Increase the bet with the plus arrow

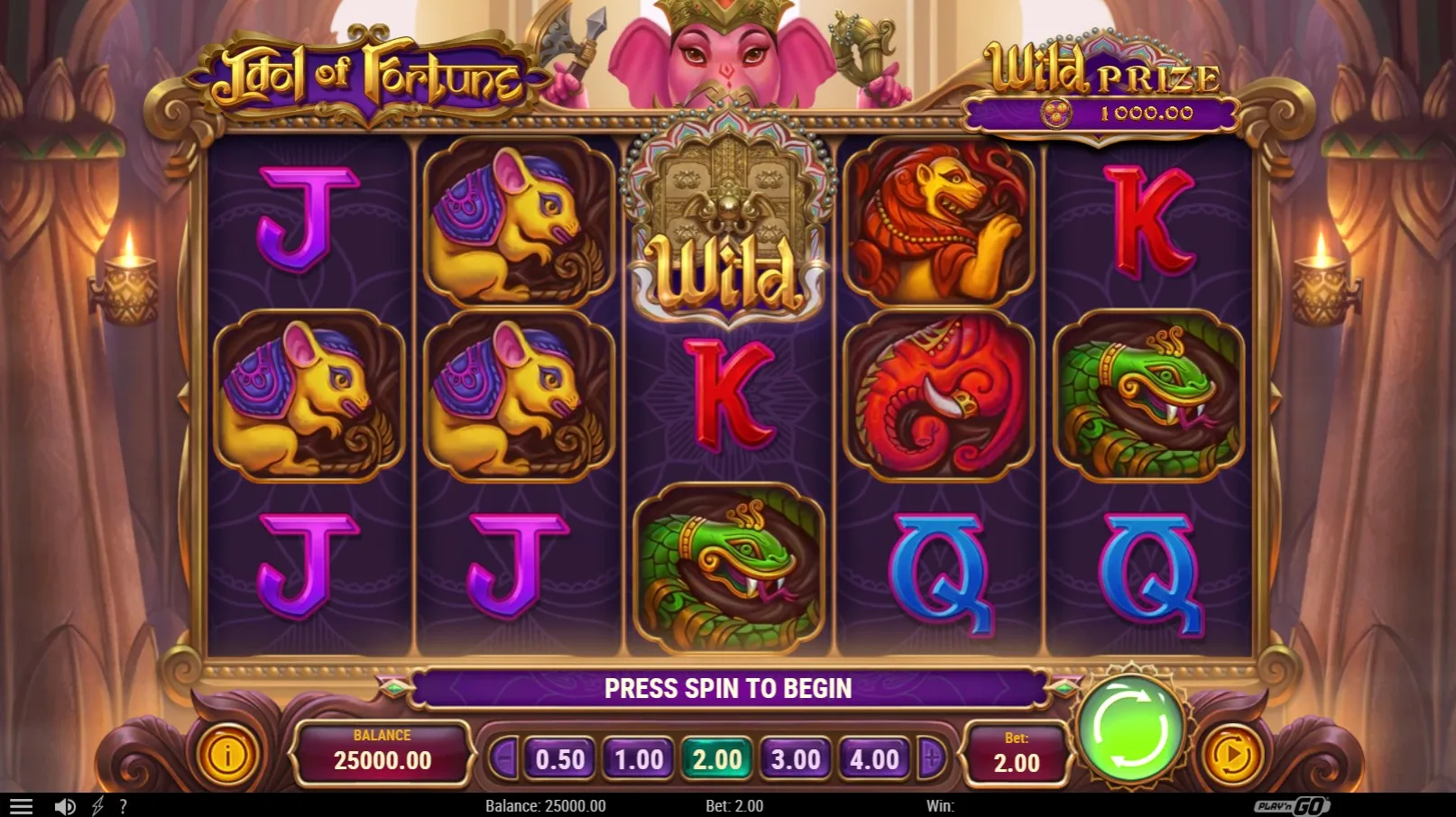931,759
